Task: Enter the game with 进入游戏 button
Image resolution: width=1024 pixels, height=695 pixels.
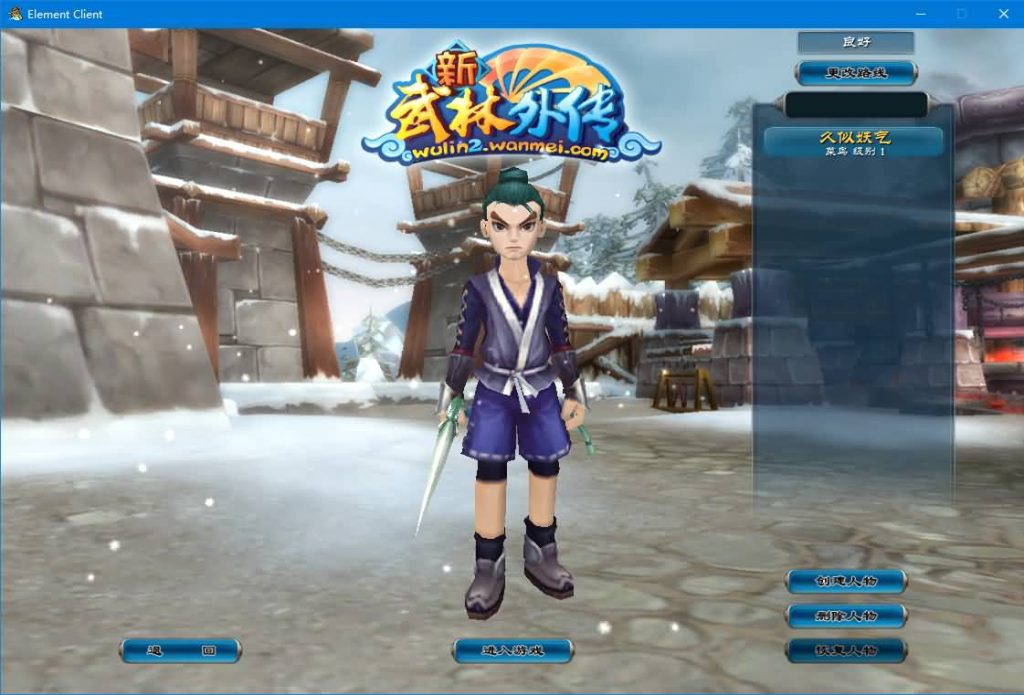Action: pyautogui.click(x=512, y=651)
